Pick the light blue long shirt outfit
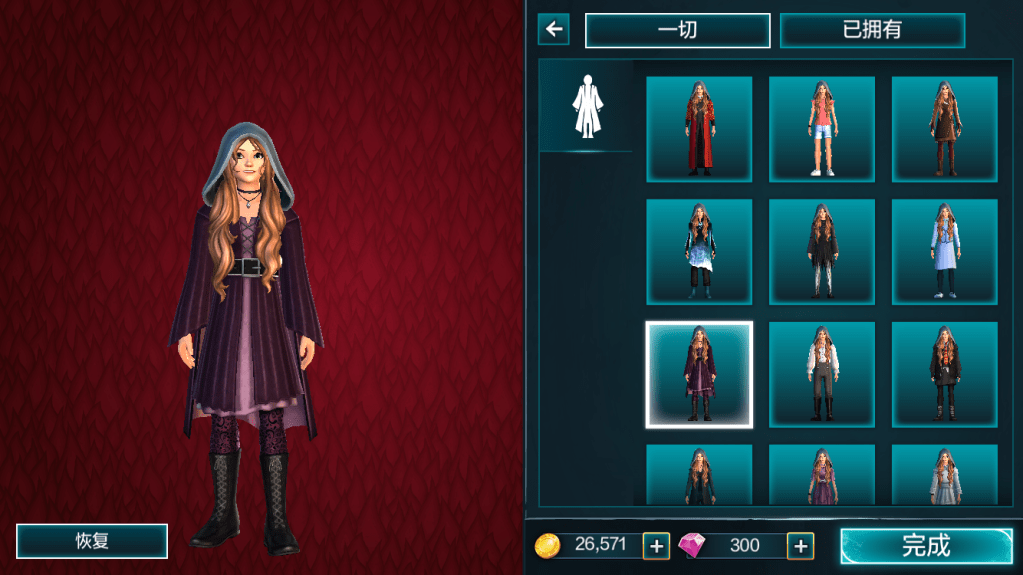1023x575 pixels. [944, 252]
